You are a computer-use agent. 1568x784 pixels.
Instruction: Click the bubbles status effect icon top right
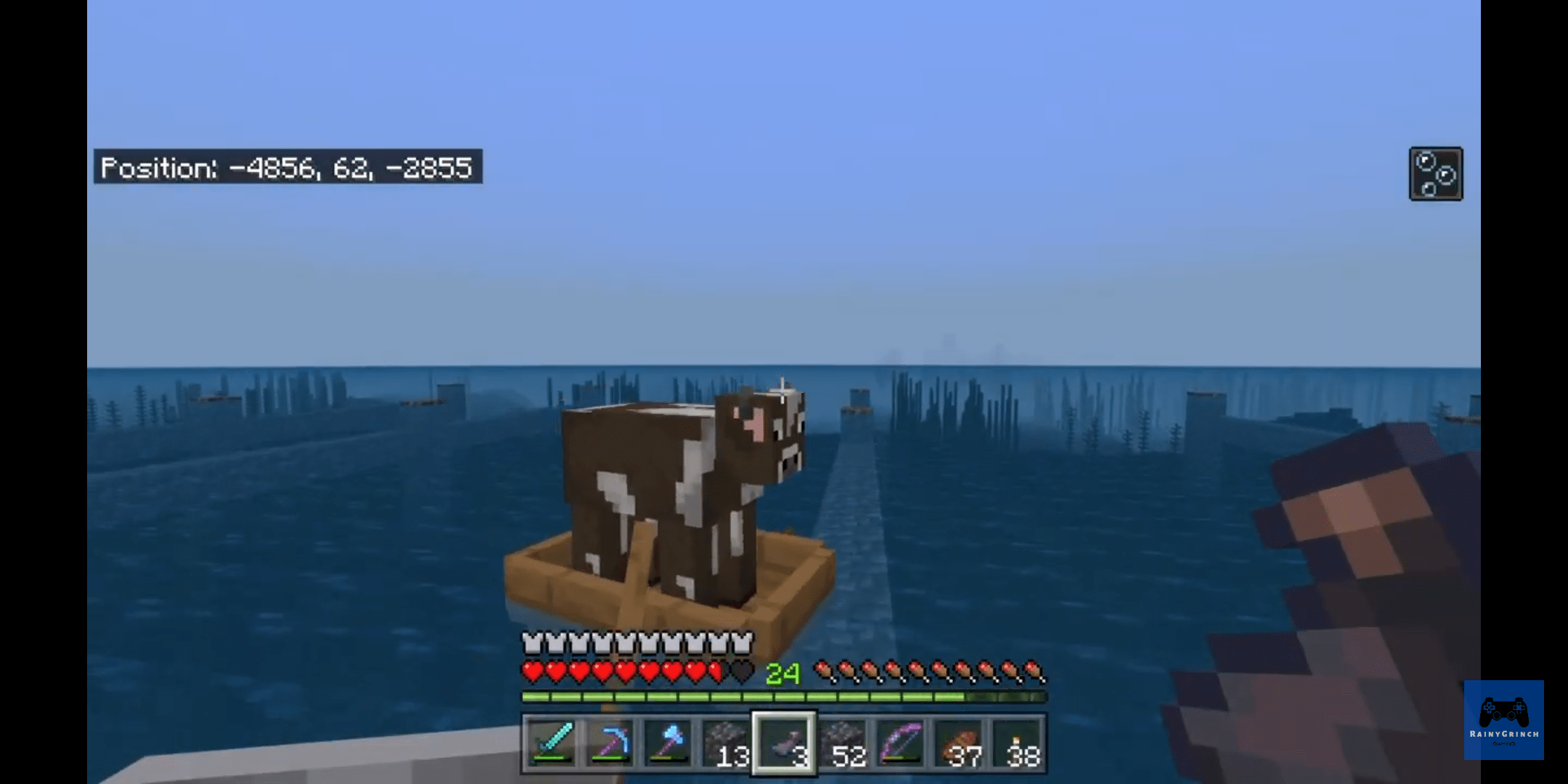[x=1436, y=173]
